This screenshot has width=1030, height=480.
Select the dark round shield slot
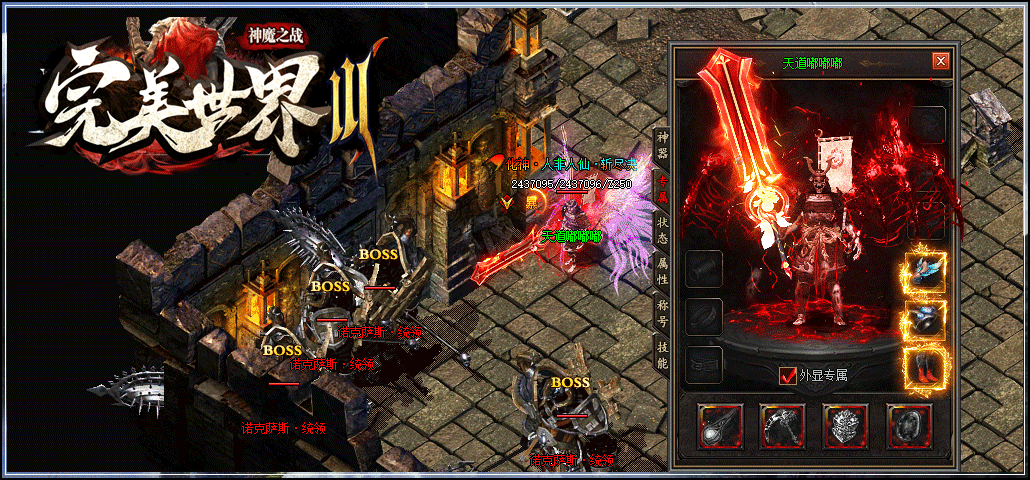[x=908, y=425]
